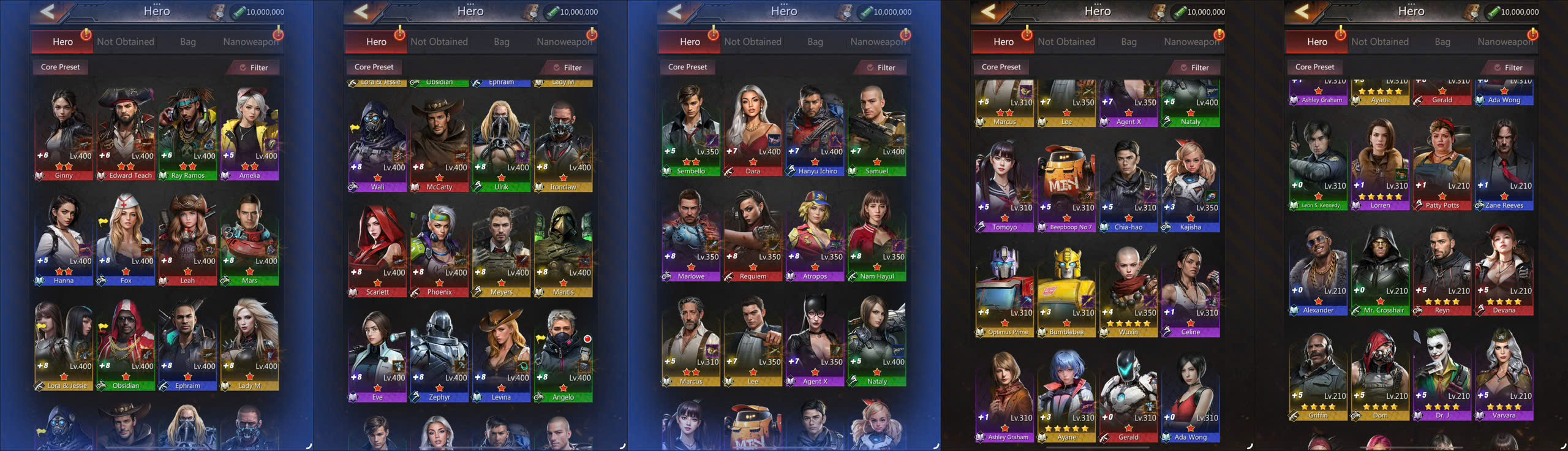1568x451 pixels.
Task: Pick the Dr. J hero card
Action: 1442,376
